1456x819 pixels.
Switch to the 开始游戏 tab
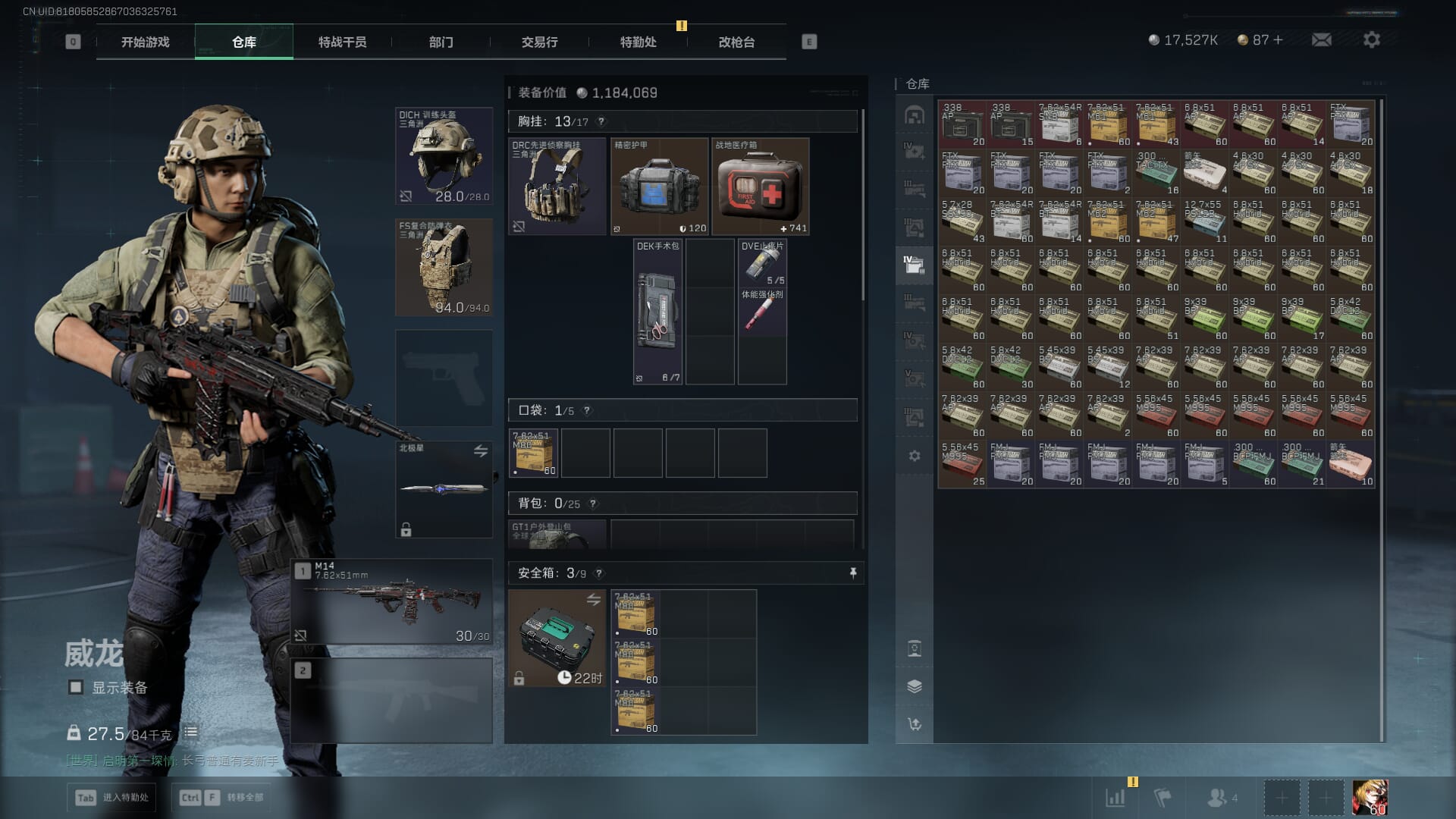145,42
